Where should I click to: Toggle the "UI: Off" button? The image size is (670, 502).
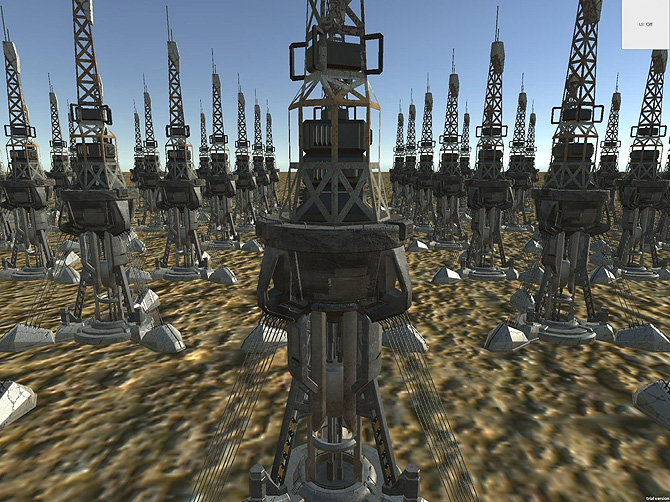coord(645,23)
